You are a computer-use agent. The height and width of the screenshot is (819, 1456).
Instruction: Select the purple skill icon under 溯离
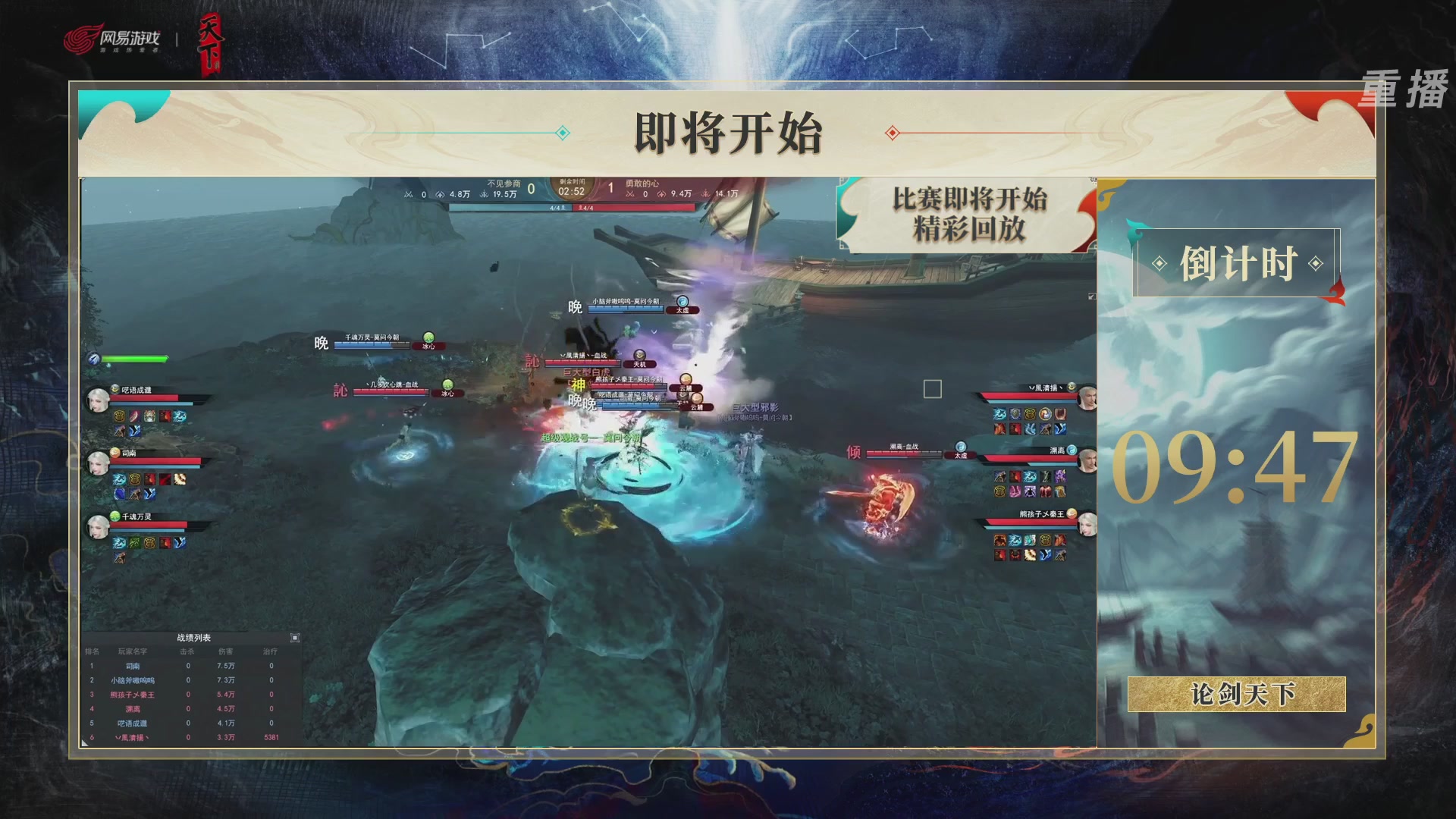1060,476
